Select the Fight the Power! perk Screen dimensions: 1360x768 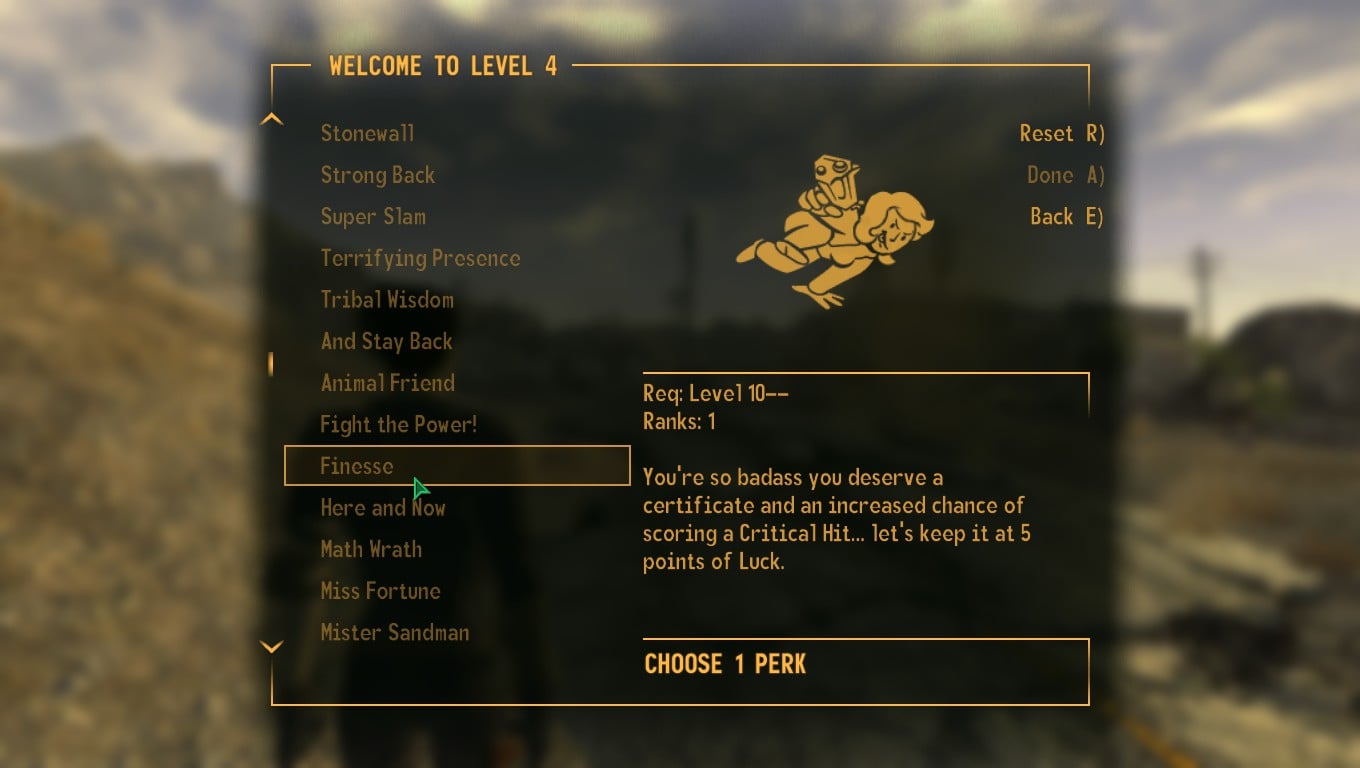(x=398, y=424)
